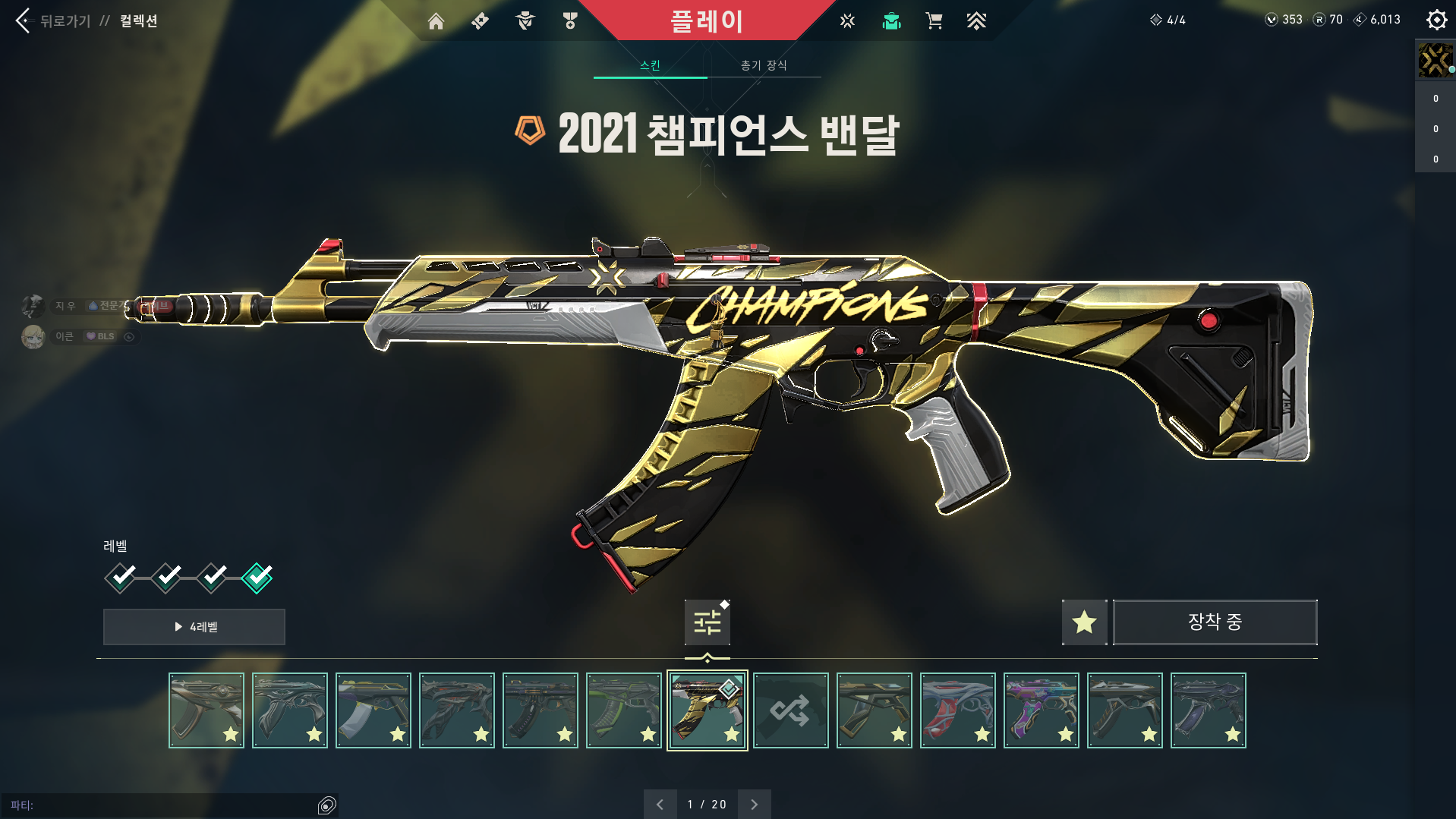The height and width of the screenshot is (819, 1456).
Task: Select the Collection backpack icon
Action: 891,20
